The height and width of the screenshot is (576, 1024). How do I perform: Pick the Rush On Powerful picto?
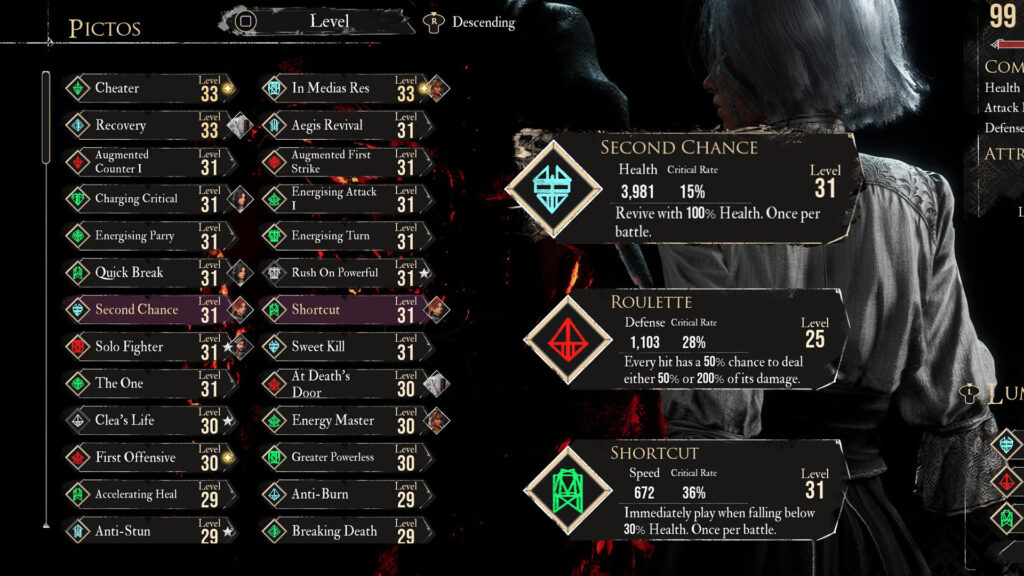[345, 272]
